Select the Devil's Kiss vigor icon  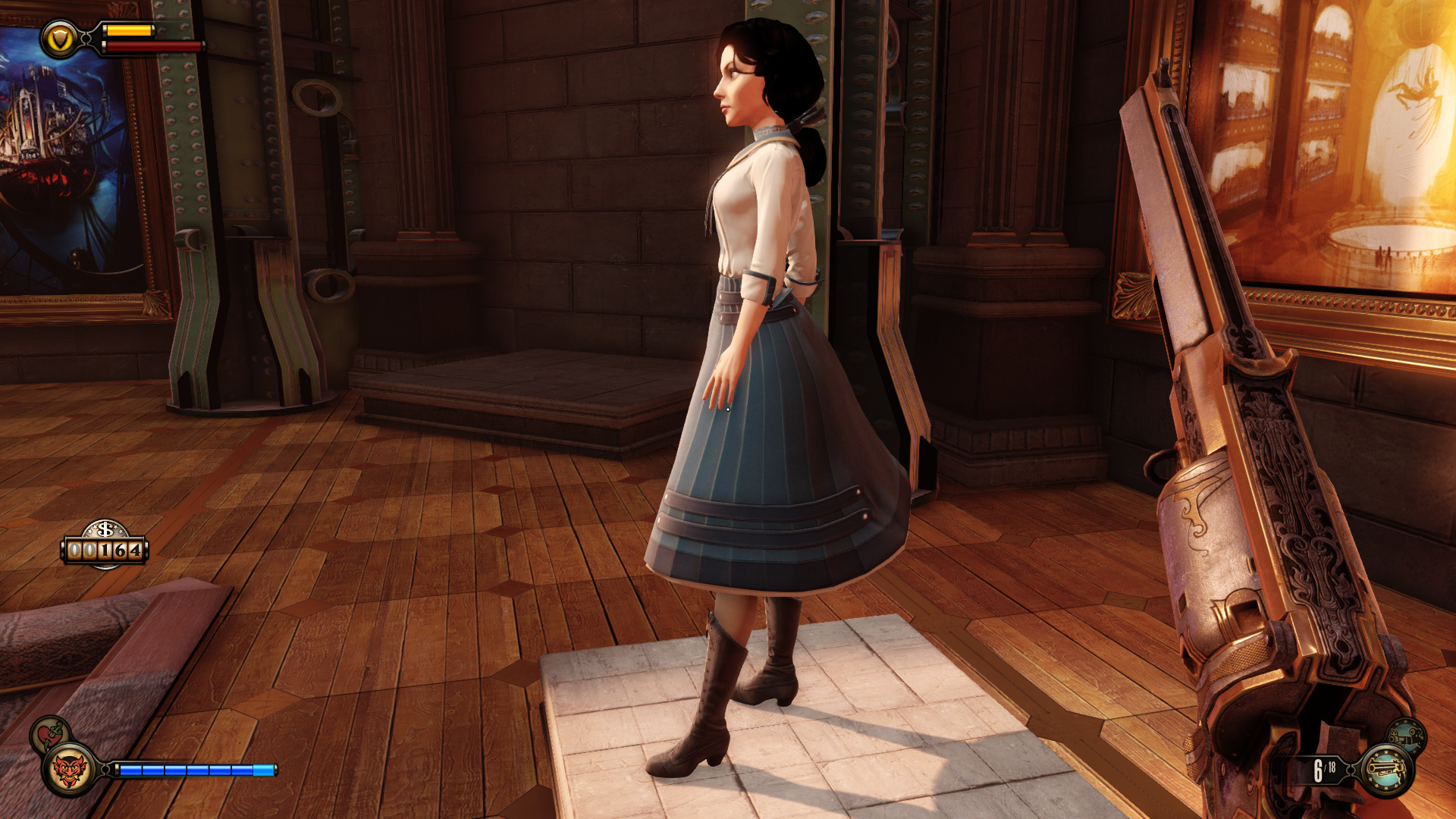click(69, 770)
